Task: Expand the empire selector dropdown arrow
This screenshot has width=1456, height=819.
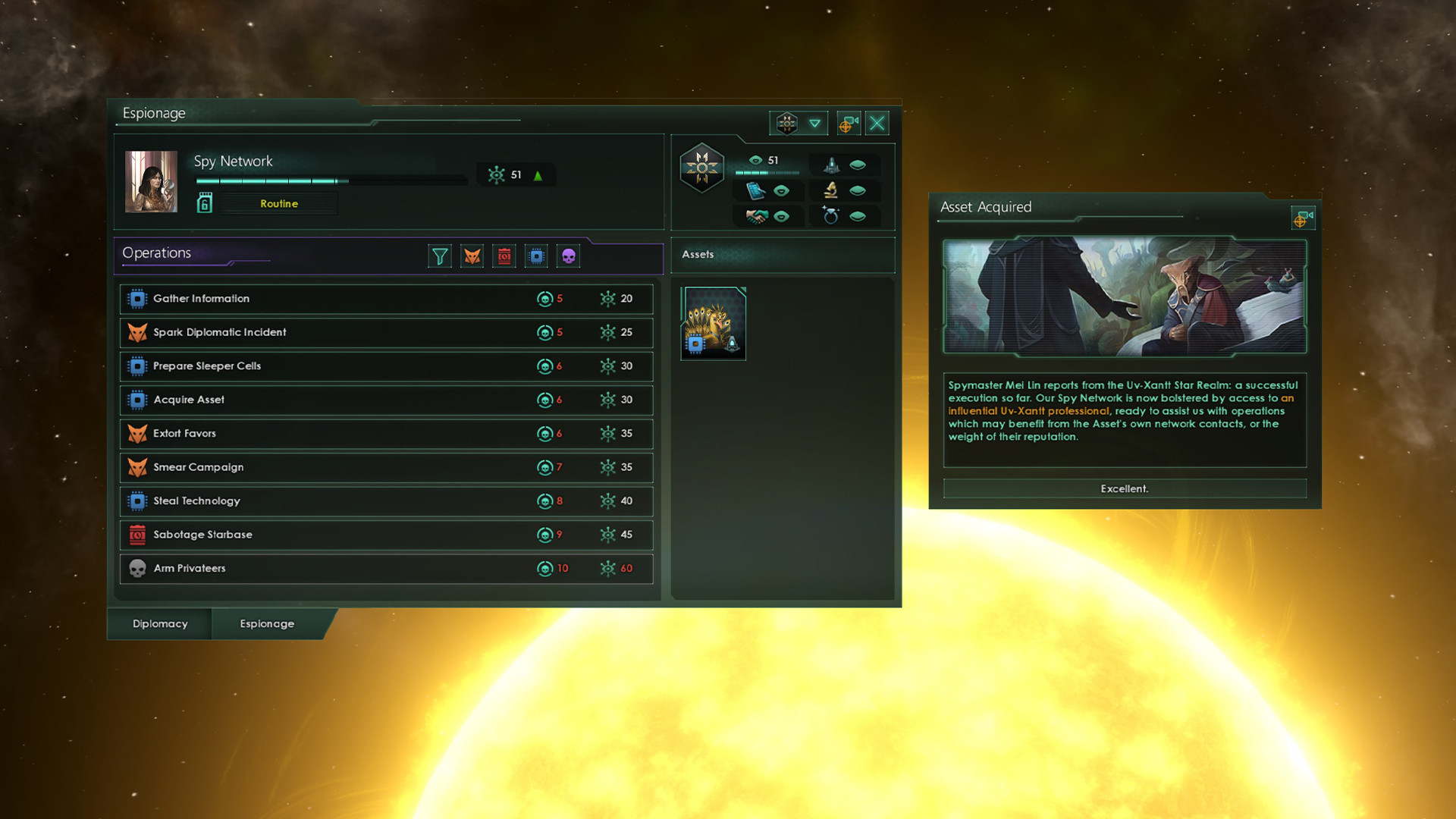Action: click(x=814, y=122)
